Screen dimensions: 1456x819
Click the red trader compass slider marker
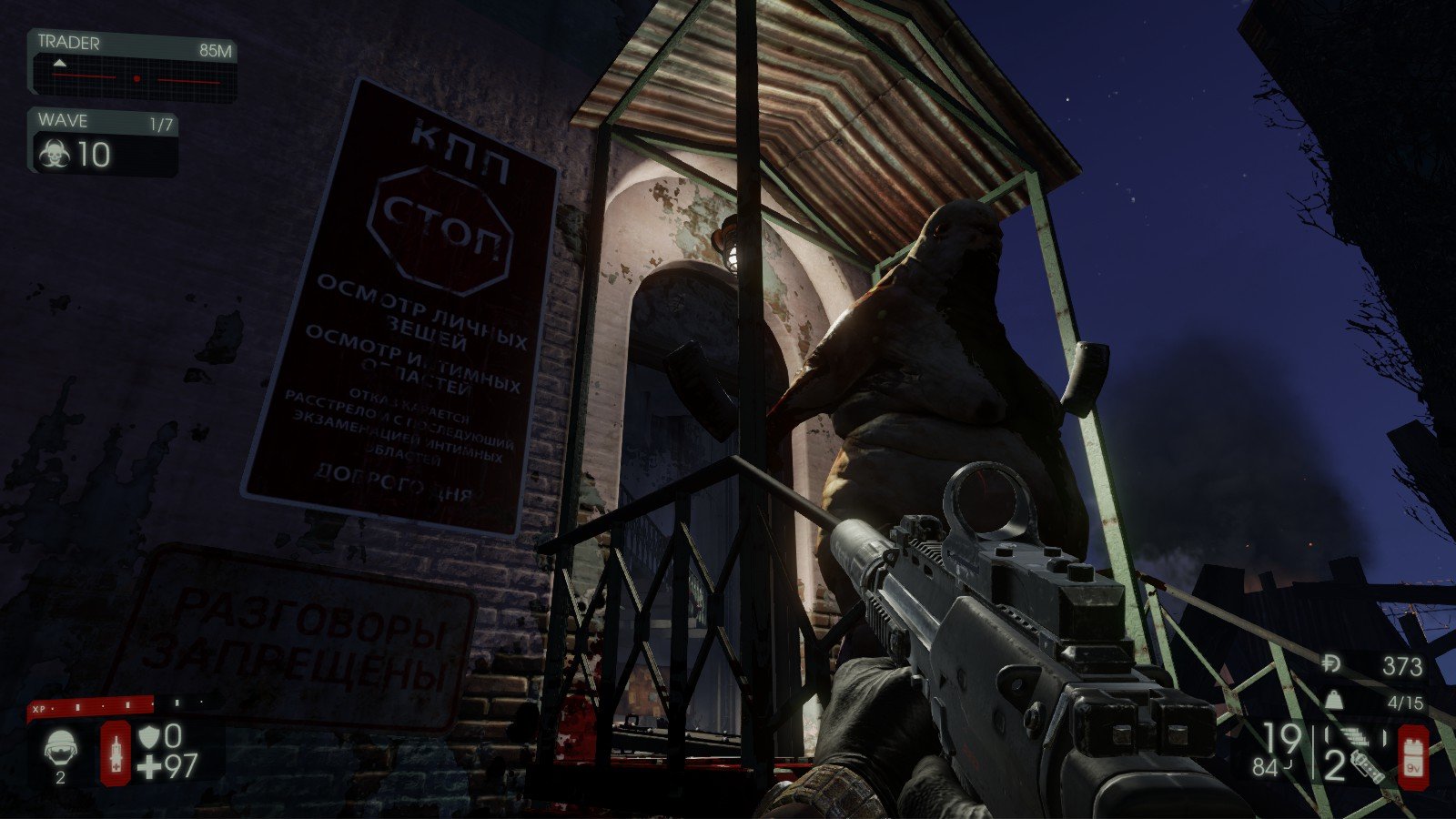(x=137, y=77)
